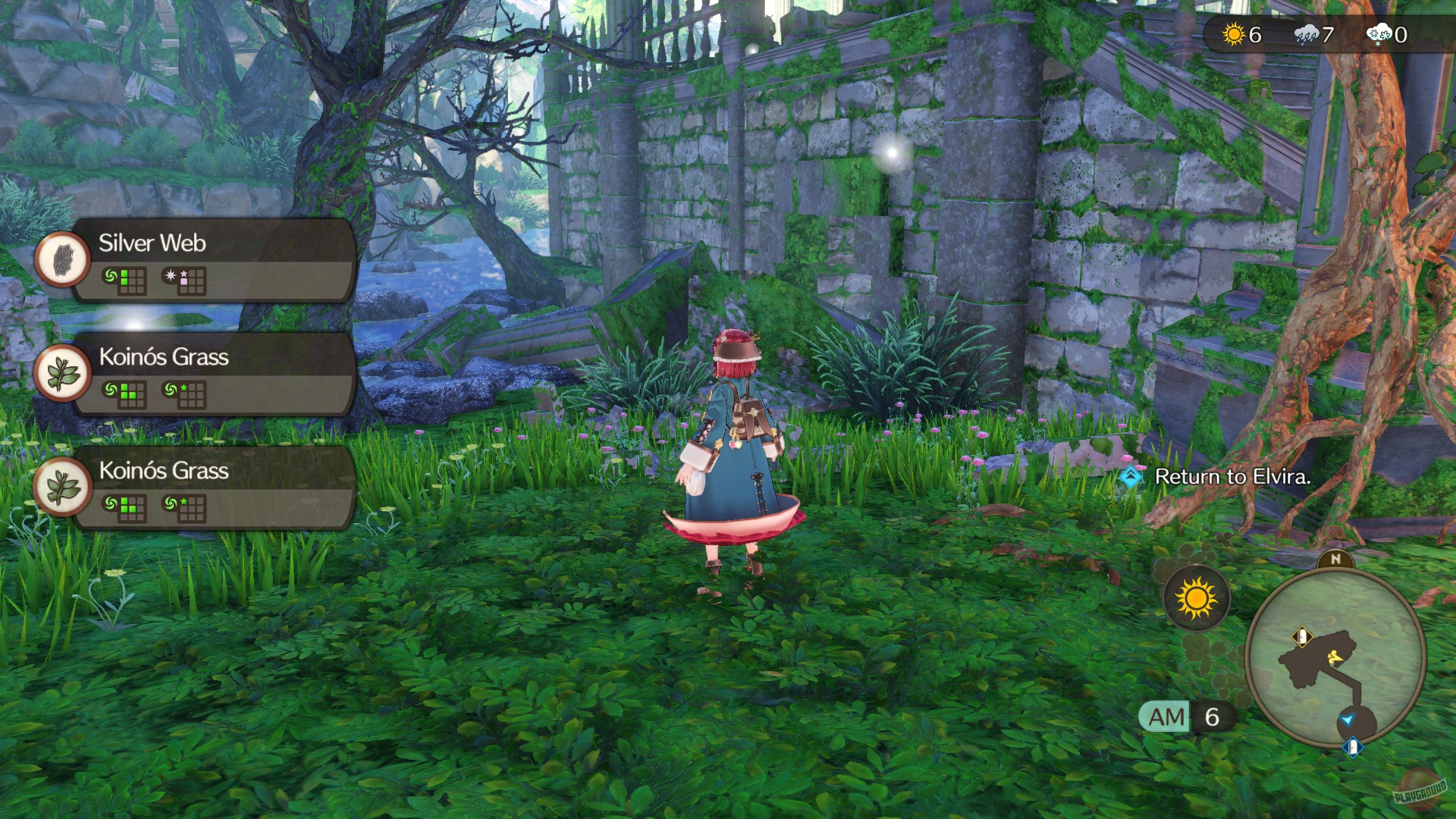Click the blue door marker on the minimap
The height and width of the screenshot is (819, 1456).
point(1353,746)
